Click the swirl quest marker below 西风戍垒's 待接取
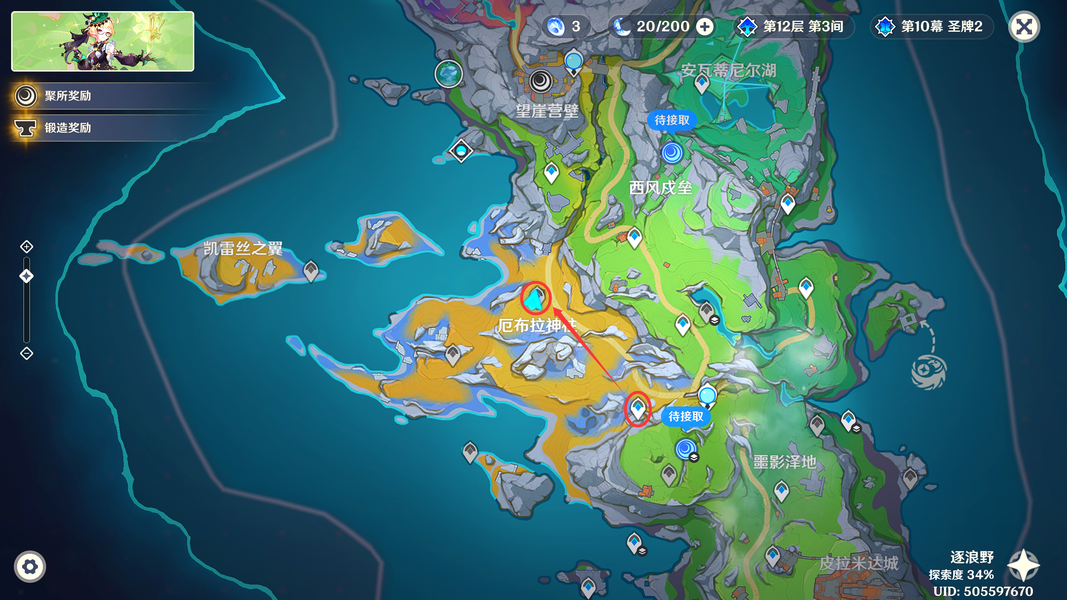The image size is (1067, 600). click(672, 153)
